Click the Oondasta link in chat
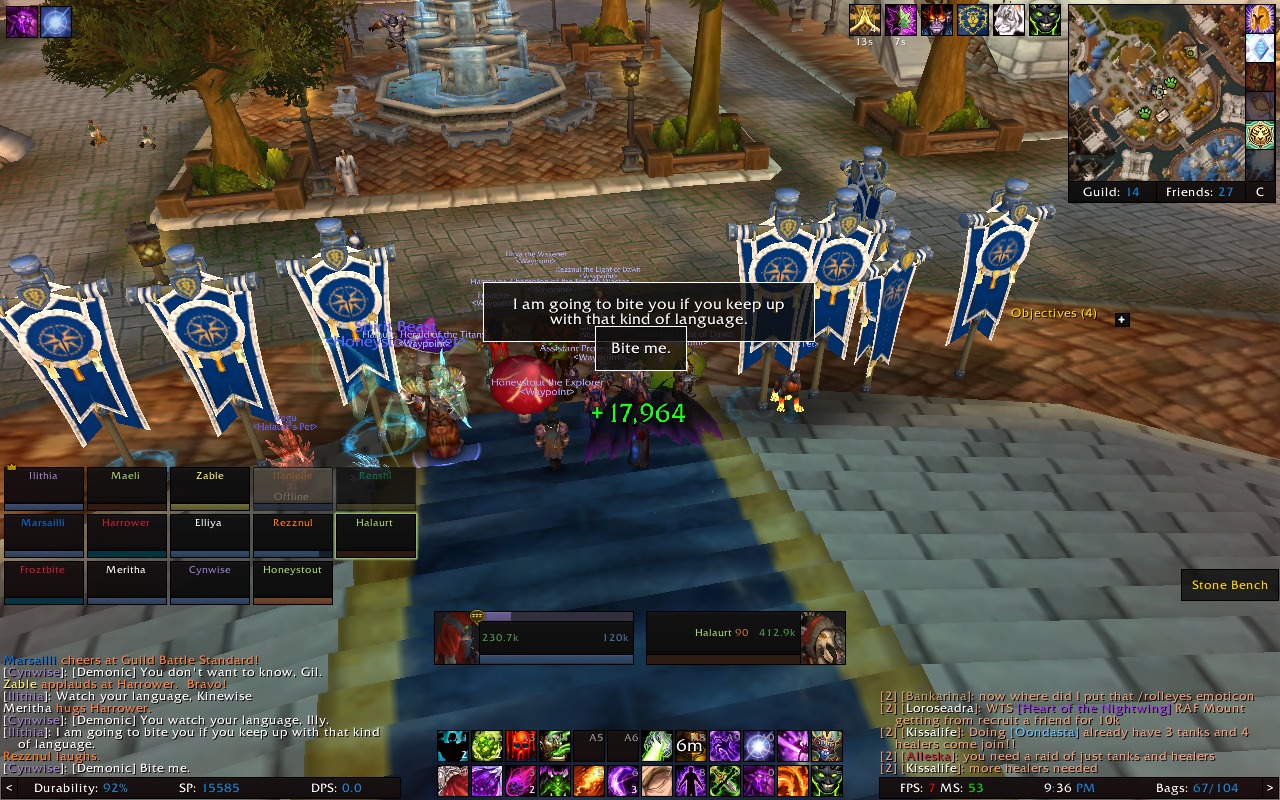The height and width of the screenshot is (800, 1280). [1044, 733]
